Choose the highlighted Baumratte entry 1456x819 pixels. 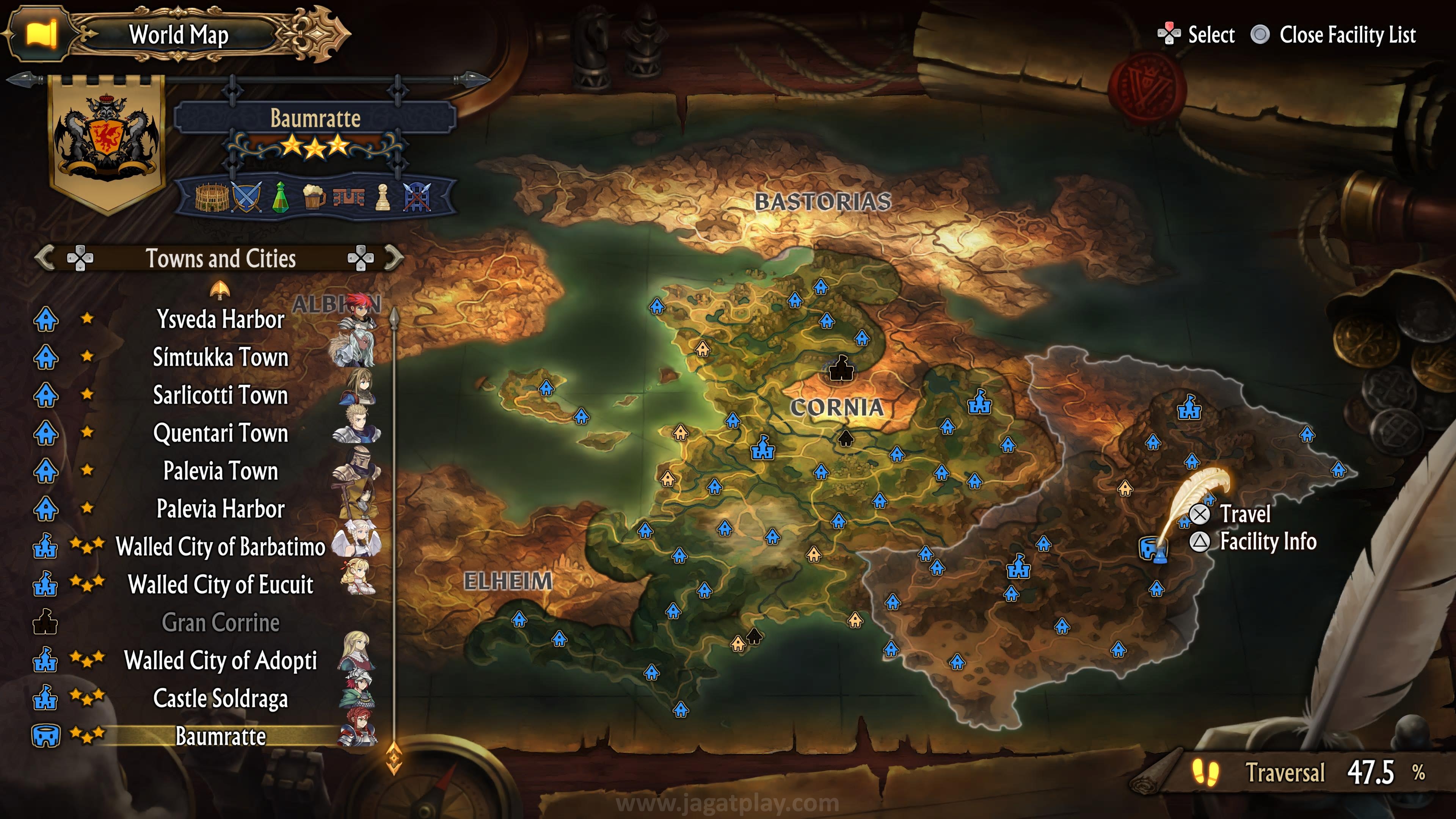point(220,736)
